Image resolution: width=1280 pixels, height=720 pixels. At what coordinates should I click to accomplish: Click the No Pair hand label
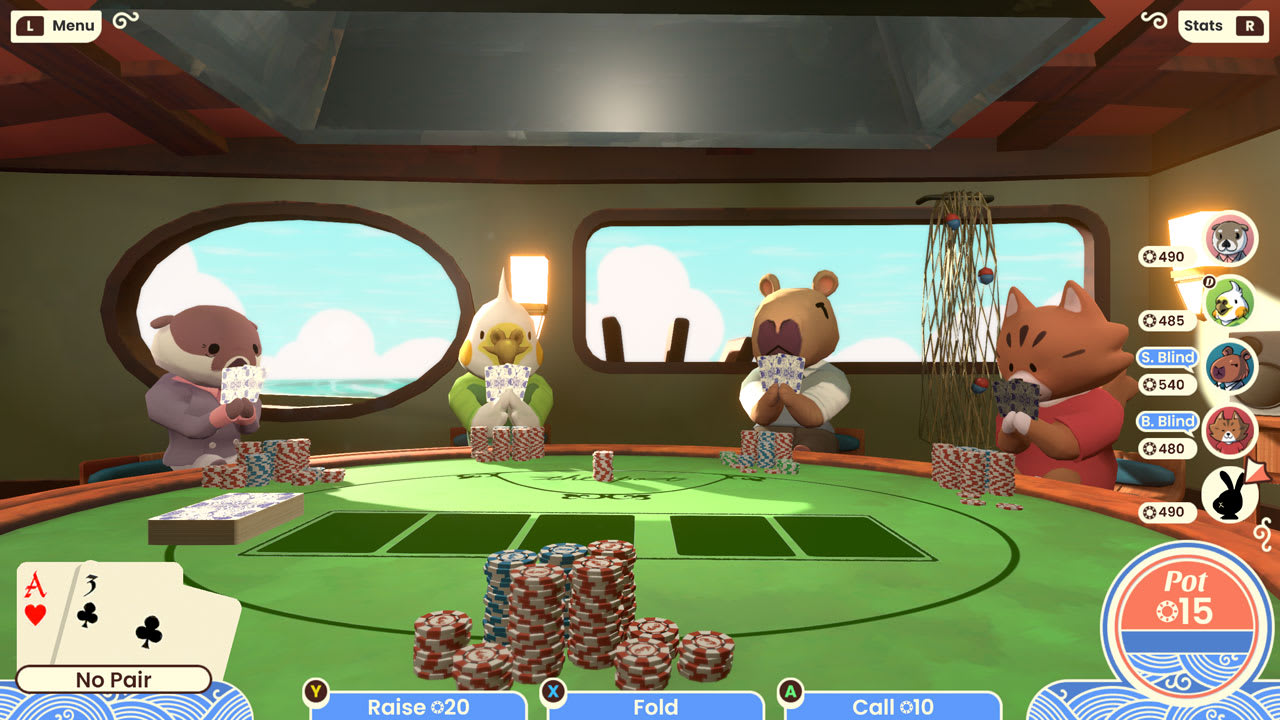(x=113, y=680)
